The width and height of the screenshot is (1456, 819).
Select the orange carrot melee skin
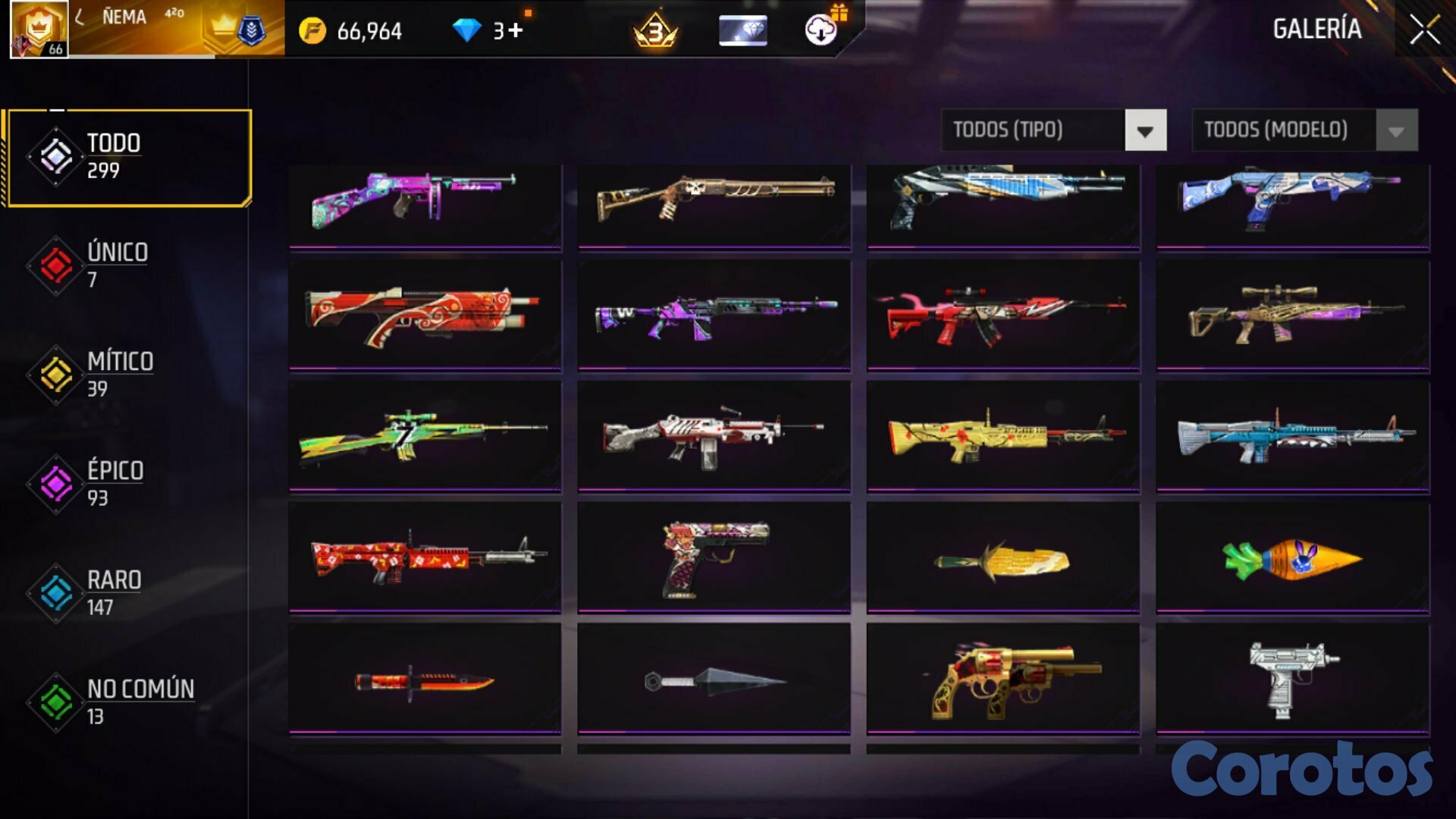tap(1292, 559)
